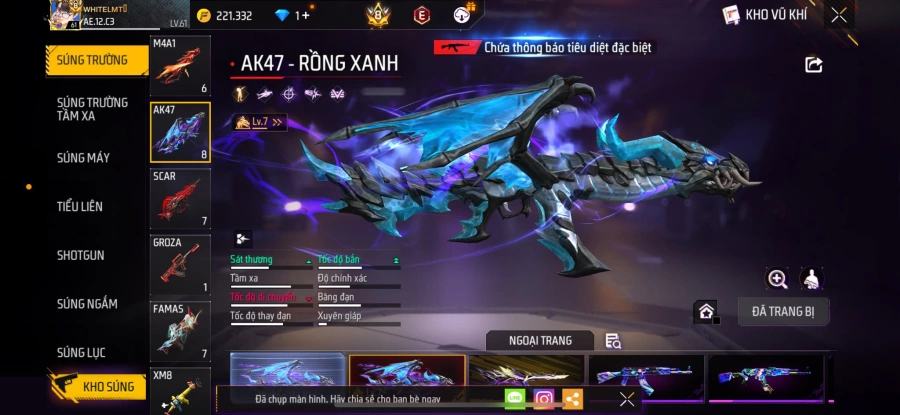This screenshot has width=900, height=415.
Task: Choose the GROZA weapon in the list
Action: [x=180, y=265]
